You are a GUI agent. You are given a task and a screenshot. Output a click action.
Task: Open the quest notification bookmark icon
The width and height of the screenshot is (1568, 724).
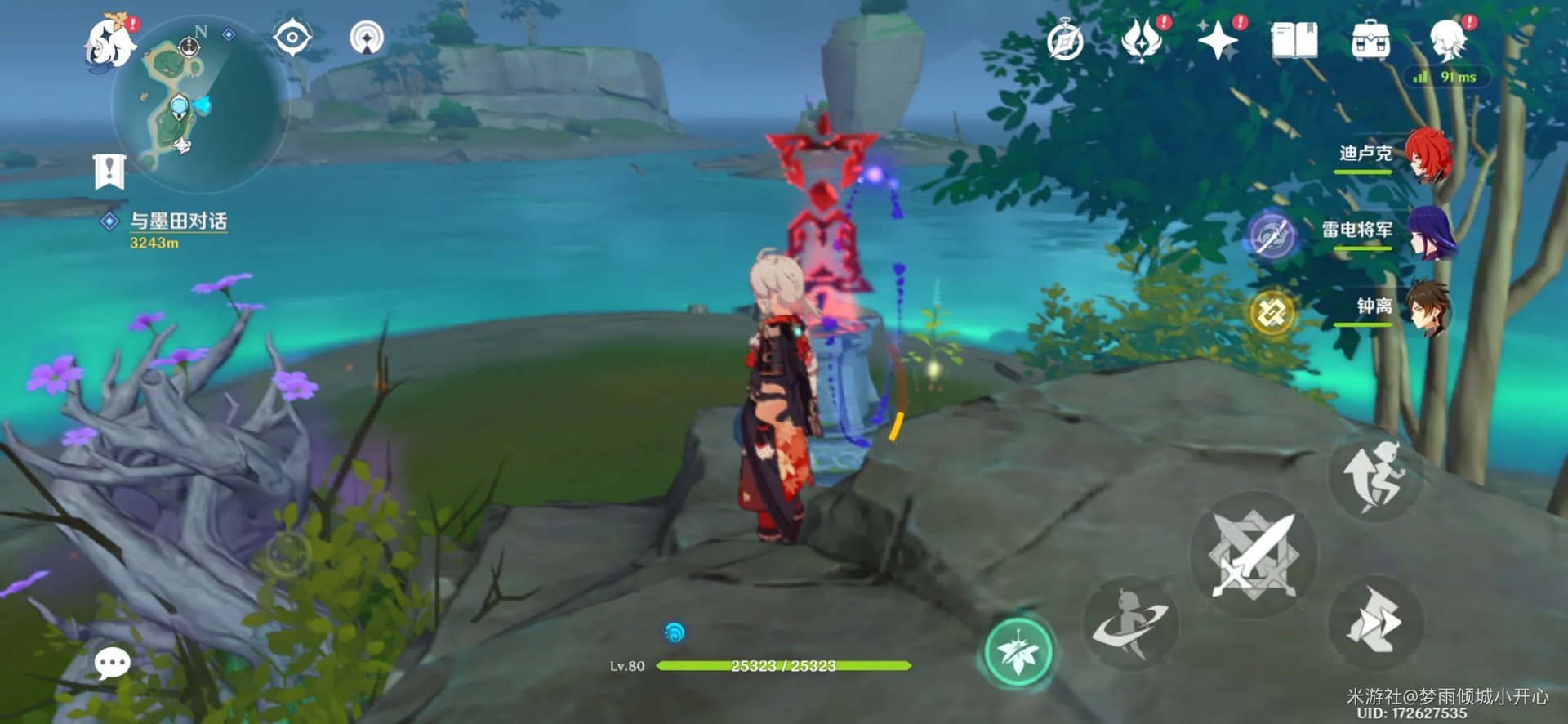click(x=109, y=171)
